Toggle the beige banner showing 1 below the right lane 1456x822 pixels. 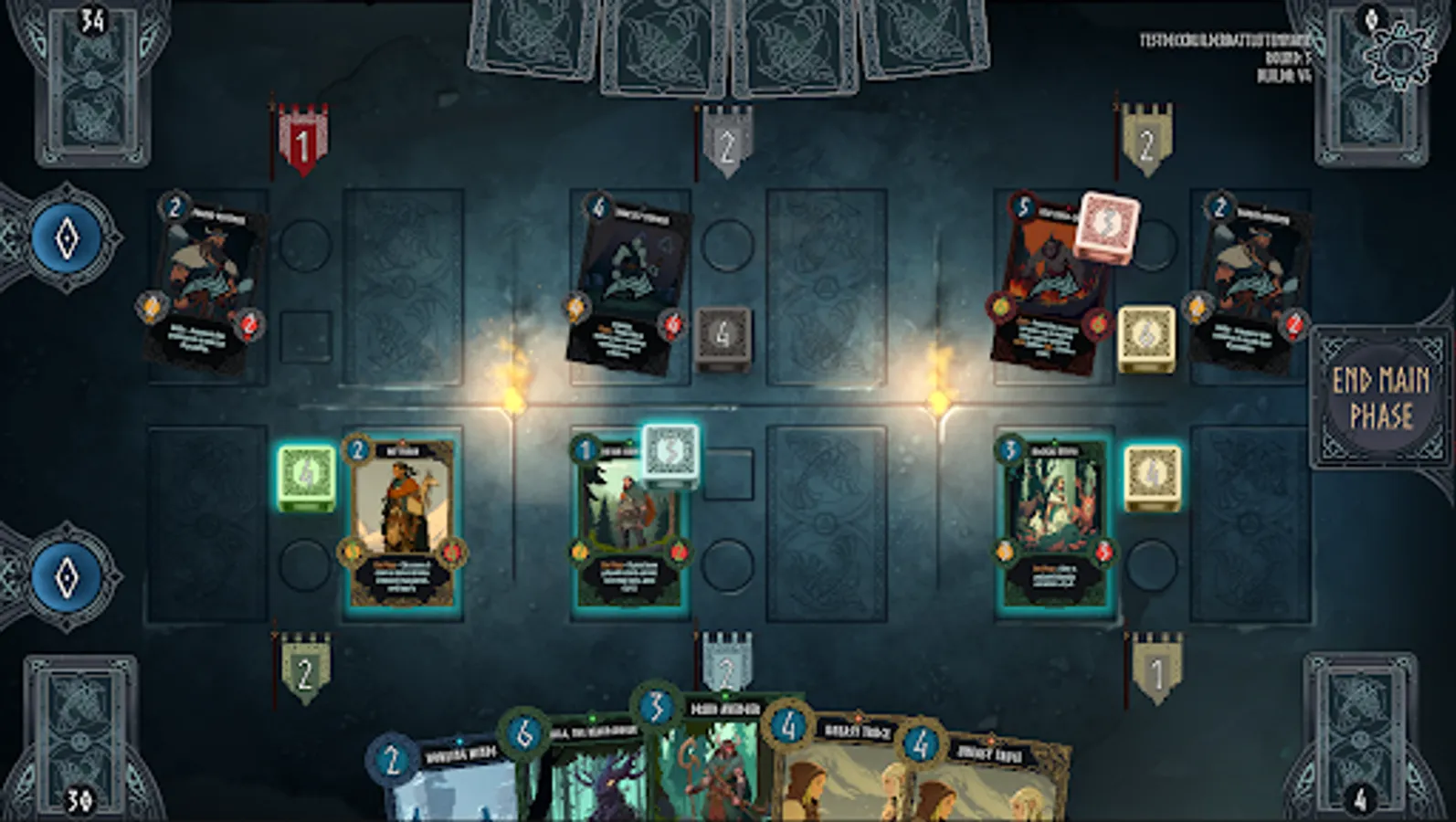tap(1157, 671)
